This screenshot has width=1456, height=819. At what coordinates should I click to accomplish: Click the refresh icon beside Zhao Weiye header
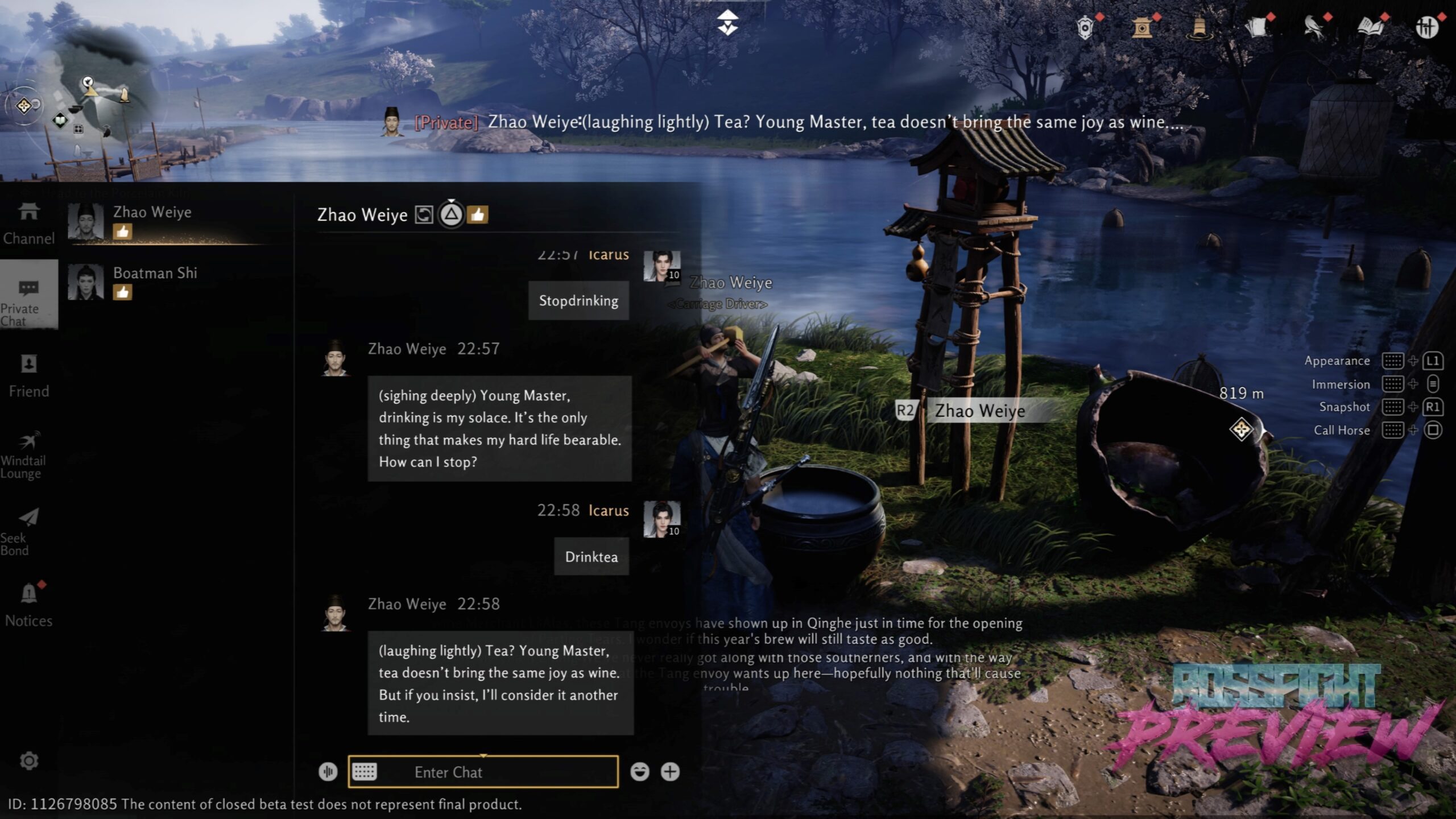(424, 214)
